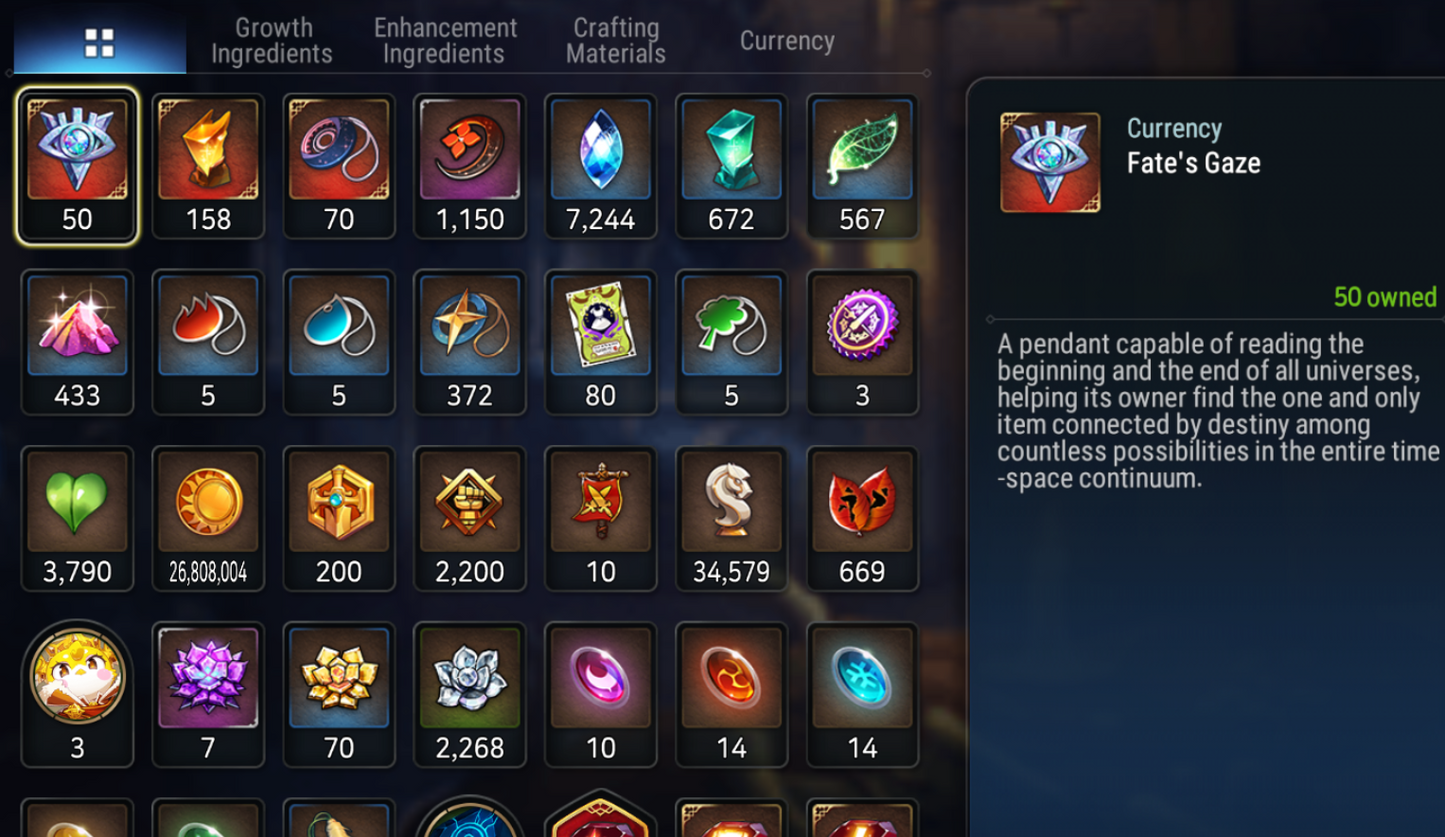Image resolution: width=1445 pixels, height=837 pixels.
Task: Switch to the Growth Ingredients tab
Action: point(272,41)
